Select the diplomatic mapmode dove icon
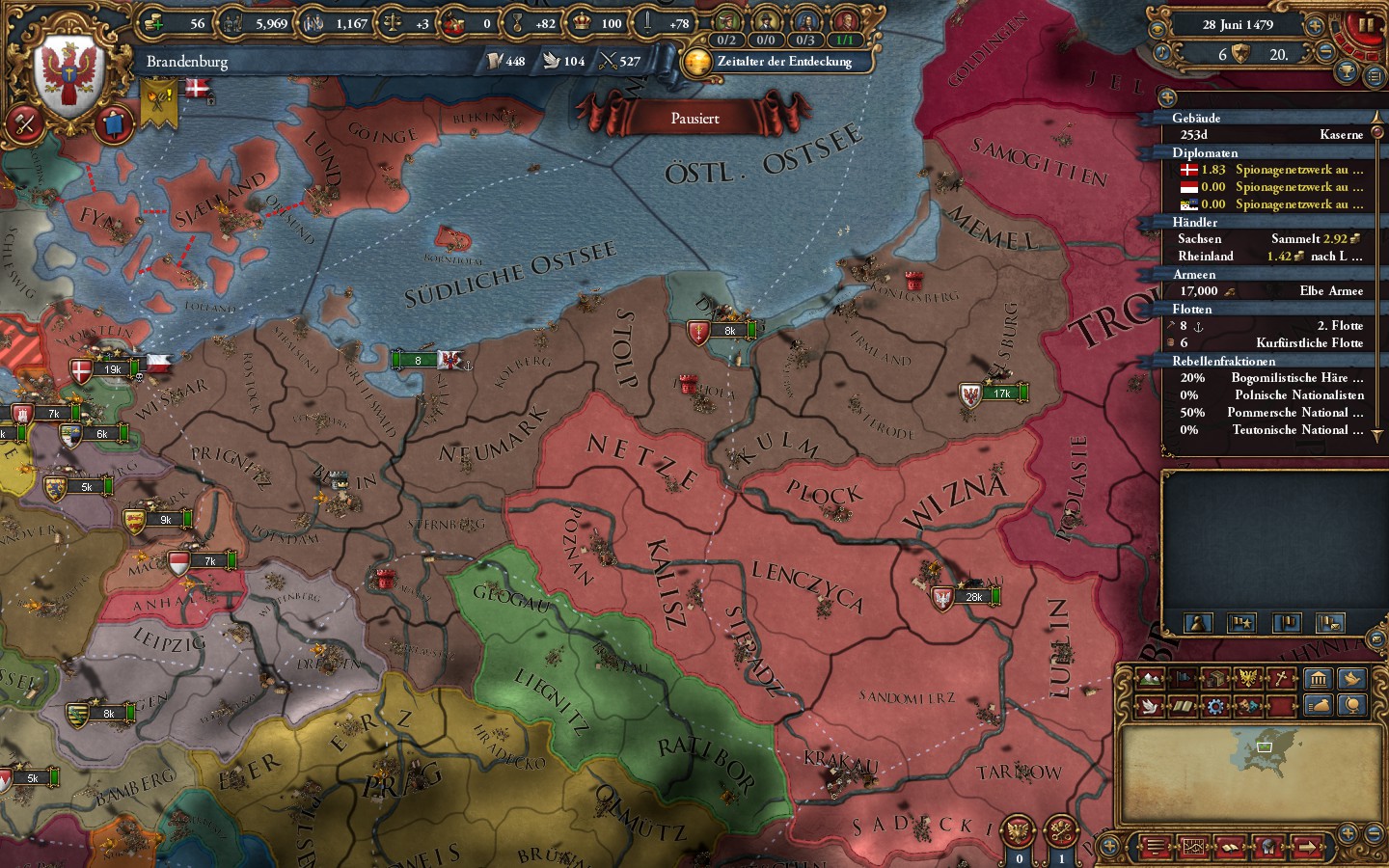 click(1150, 706)
